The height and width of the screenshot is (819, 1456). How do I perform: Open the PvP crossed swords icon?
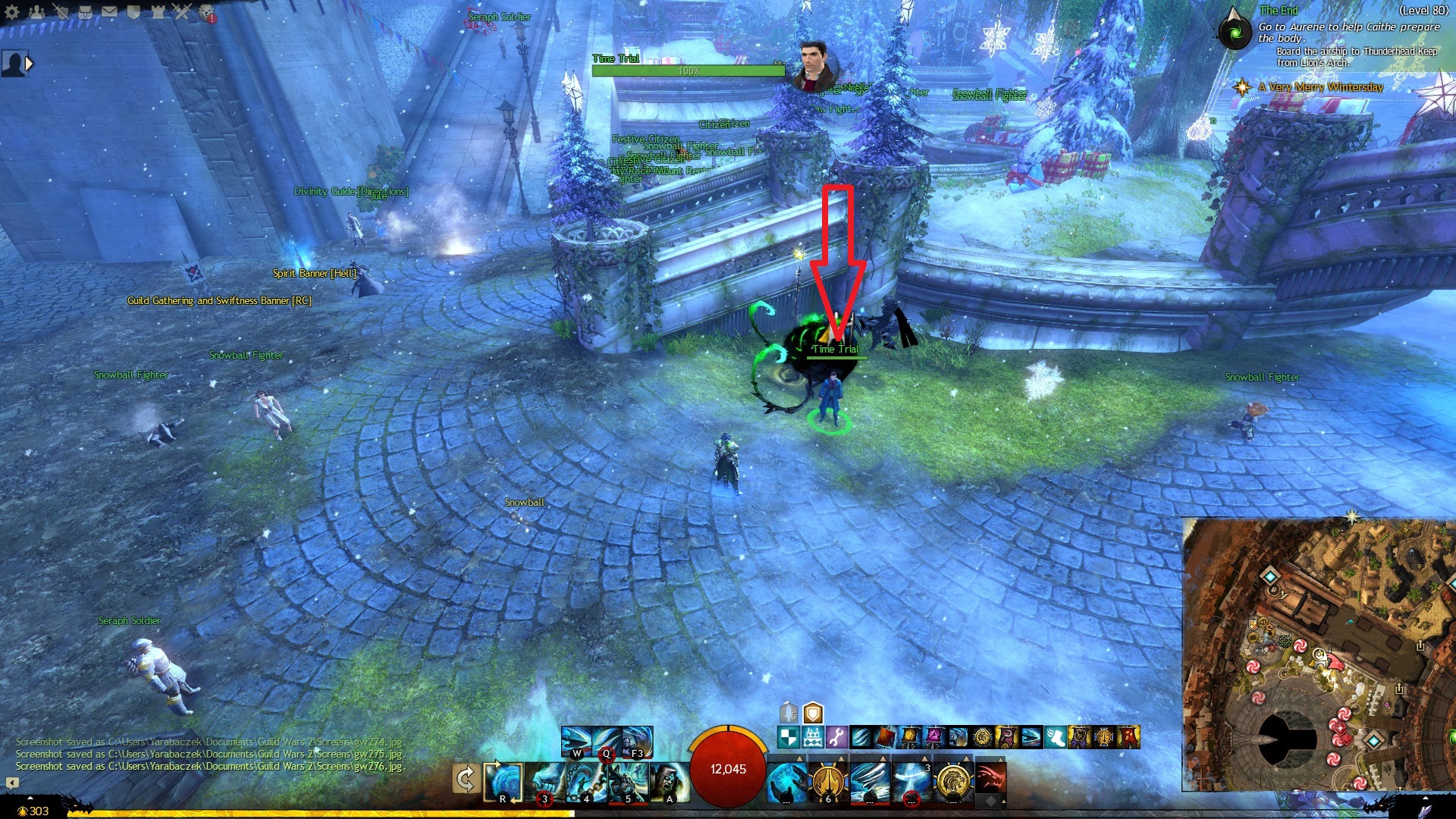point(182,11)
